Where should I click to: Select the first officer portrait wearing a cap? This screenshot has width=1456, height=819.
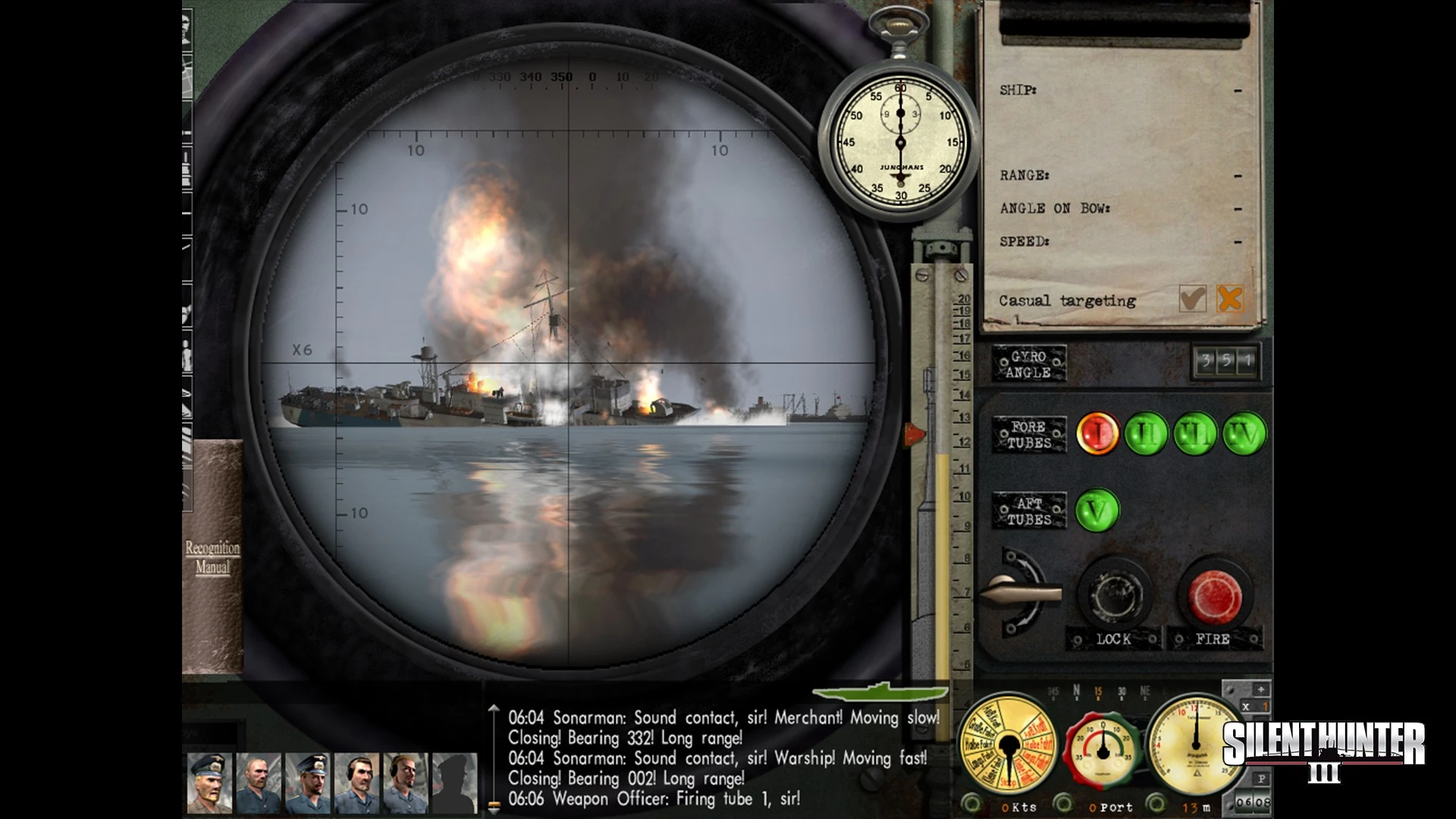point(209,783)
